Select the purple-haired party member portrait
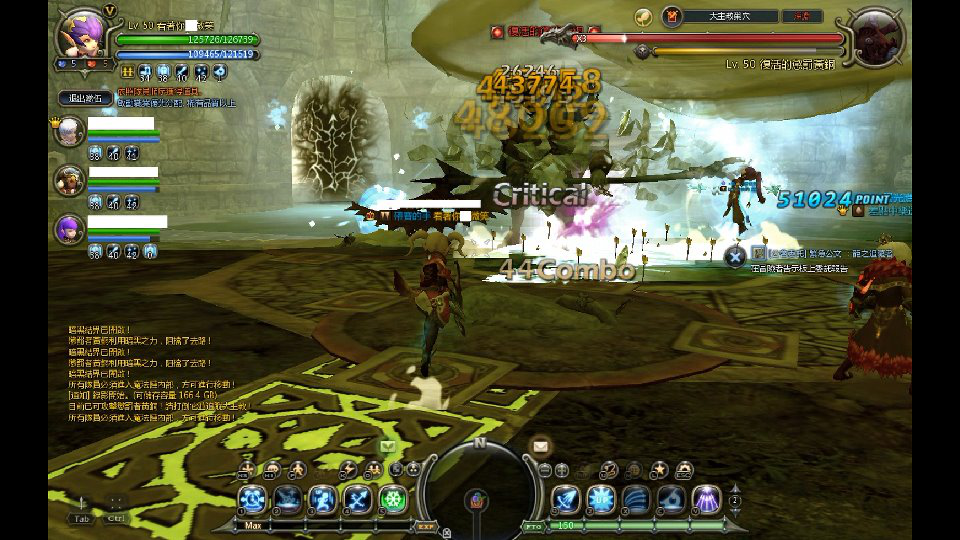Viewport: 960px width, 540px height. pos(69,229)
